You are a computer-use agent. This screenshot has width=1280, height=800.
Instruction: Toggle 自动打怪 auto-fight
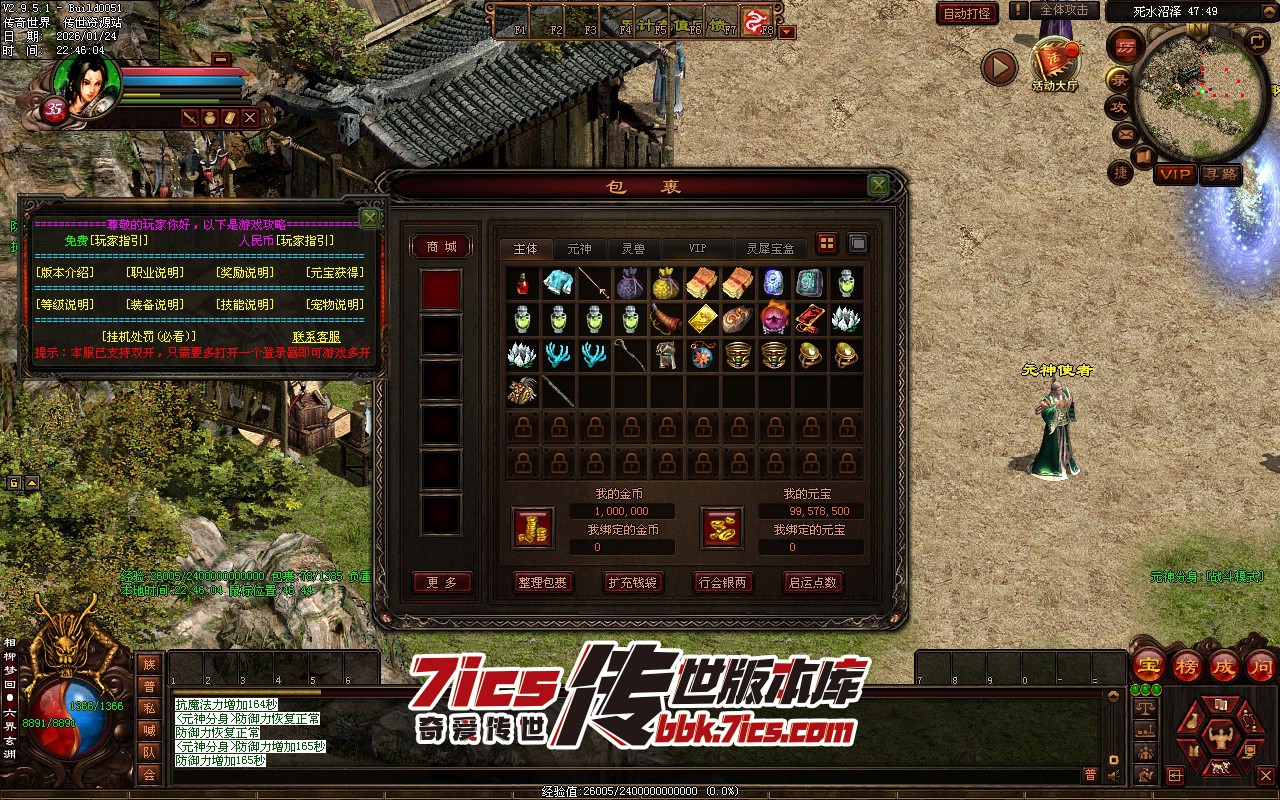967,14
